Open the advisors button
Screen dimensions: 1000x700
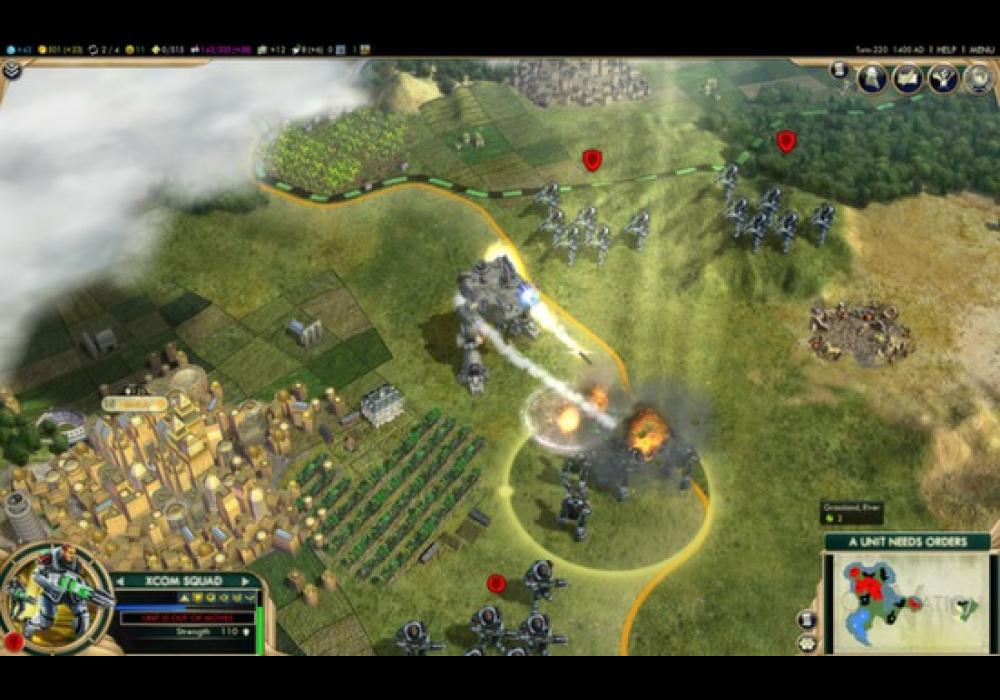point(978,78)
